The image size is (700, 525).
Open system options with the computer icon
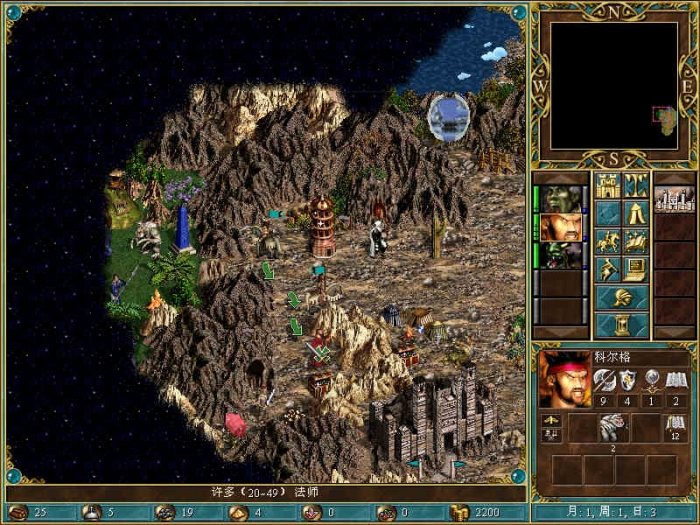click(x=636, y=270)
